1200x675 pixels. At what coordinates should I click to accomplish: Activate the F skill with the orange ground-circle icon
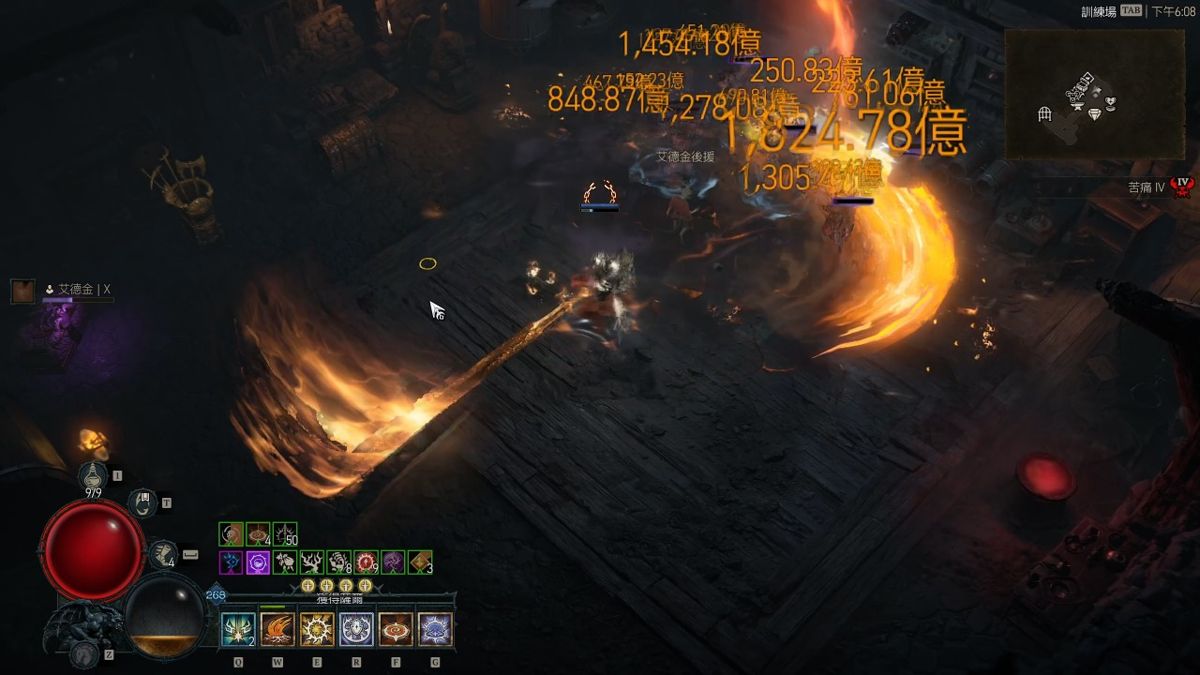tap(396, 629)
